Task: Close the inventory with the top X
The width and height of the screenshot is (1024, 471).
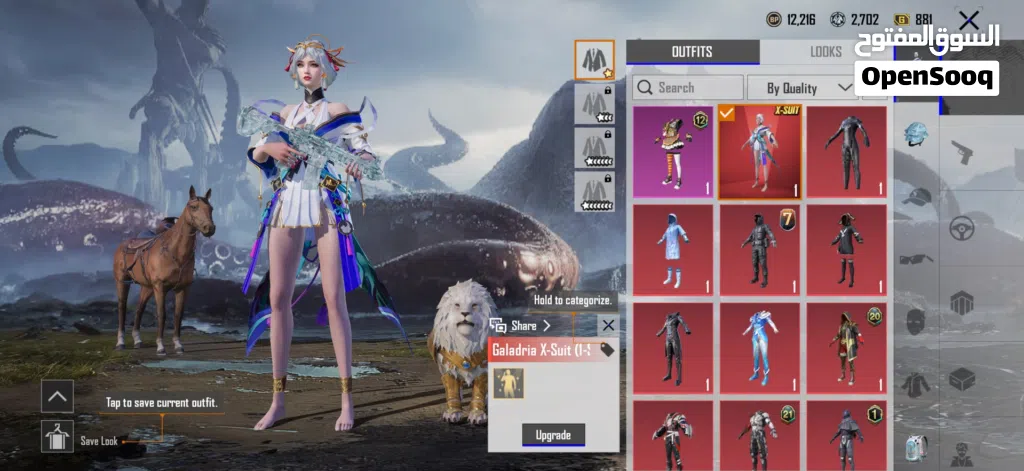Action: [968, 20]
